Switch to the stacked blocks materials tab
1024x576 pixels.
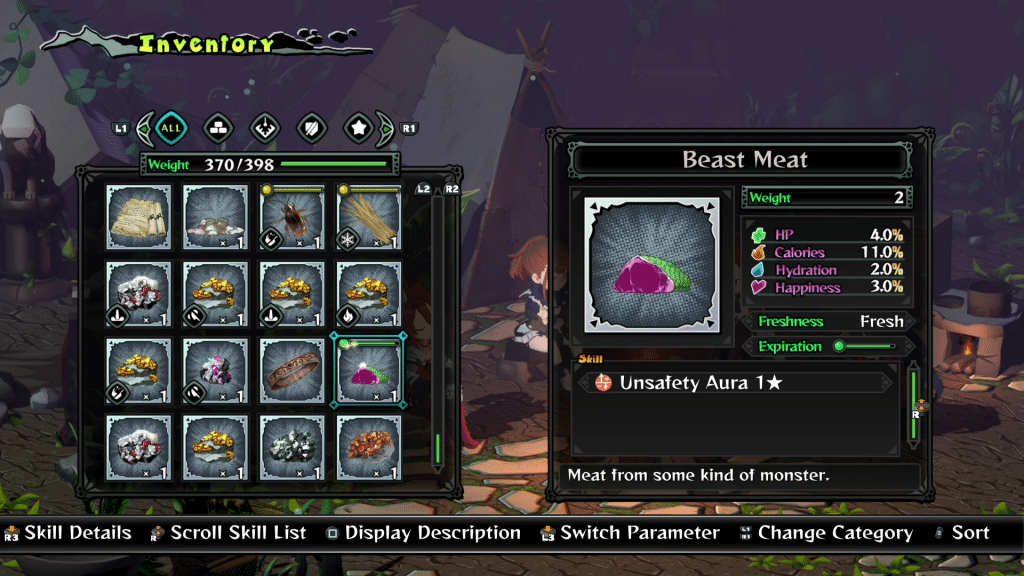click(218, 128)
